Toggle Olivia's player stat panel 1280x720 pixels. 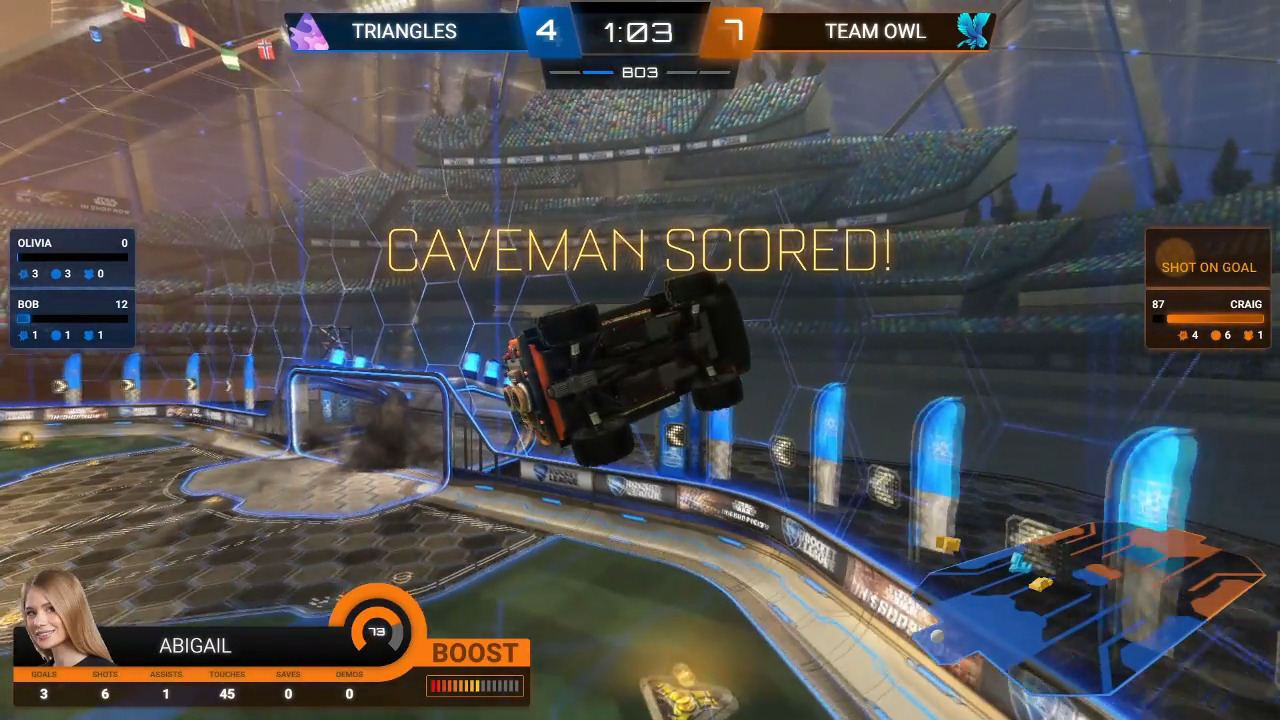pos(70,258)
